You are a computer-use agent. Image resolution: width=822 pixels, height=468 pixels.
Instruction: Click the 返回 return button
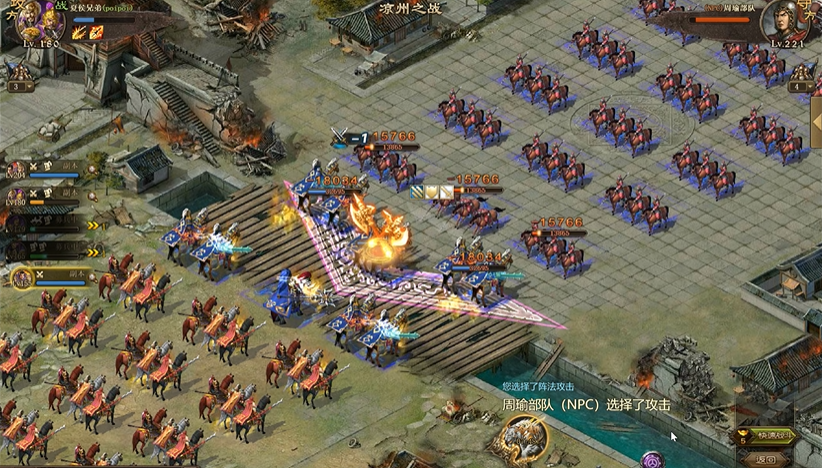click(x=767, y=460)
